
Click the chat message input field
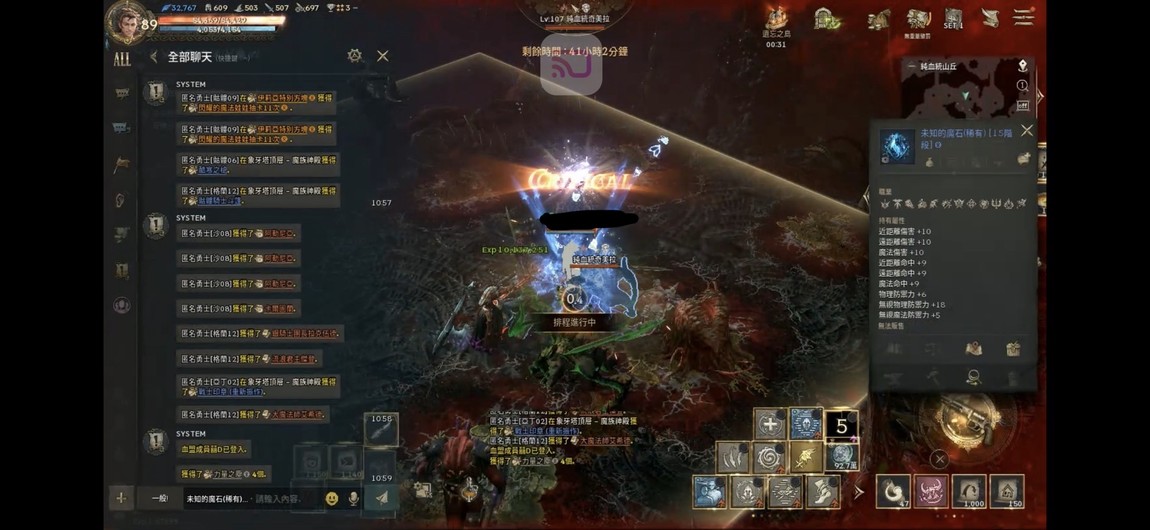[250, 498]
